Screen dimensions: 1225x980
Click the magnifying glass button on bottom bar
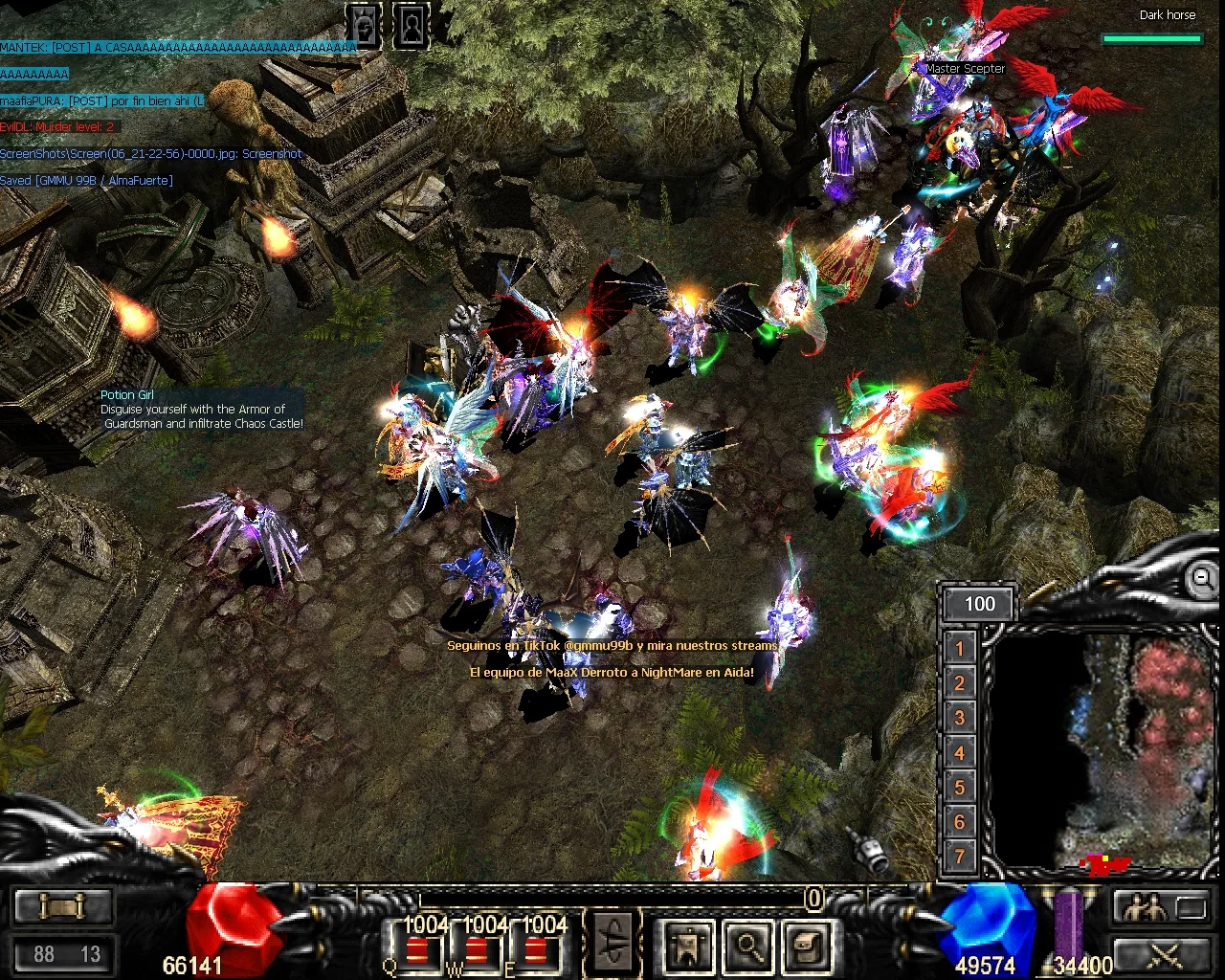747,946
